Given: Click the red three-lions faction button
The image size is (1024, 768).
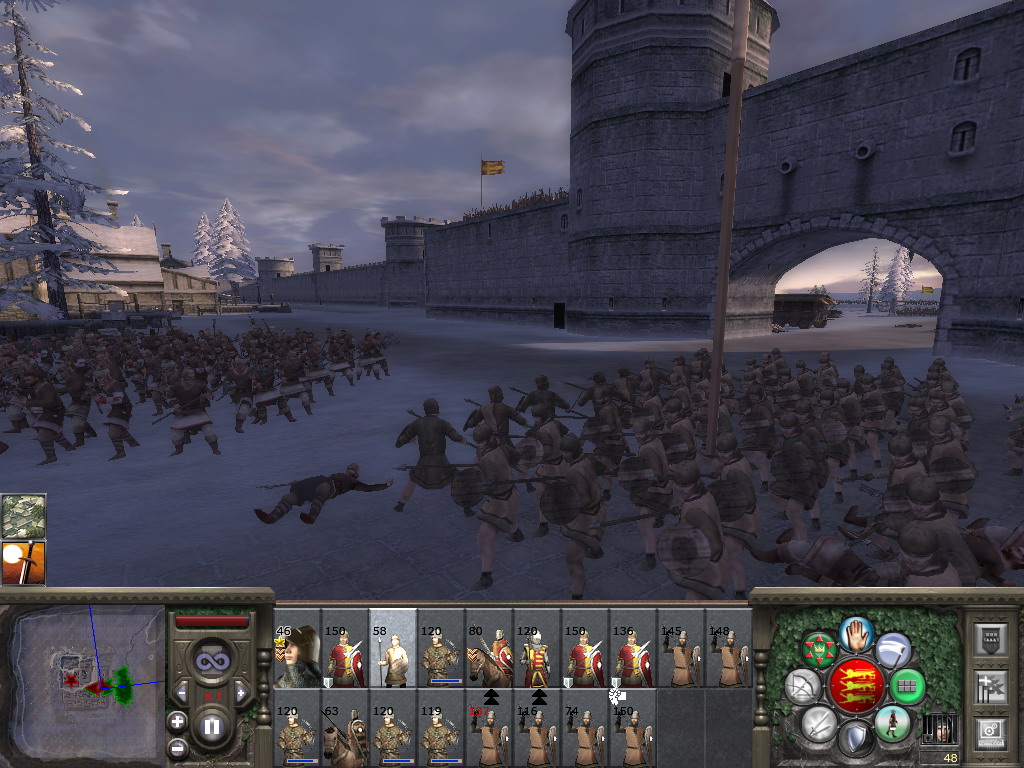Looking at the screenshot, I should click(857, 685).
